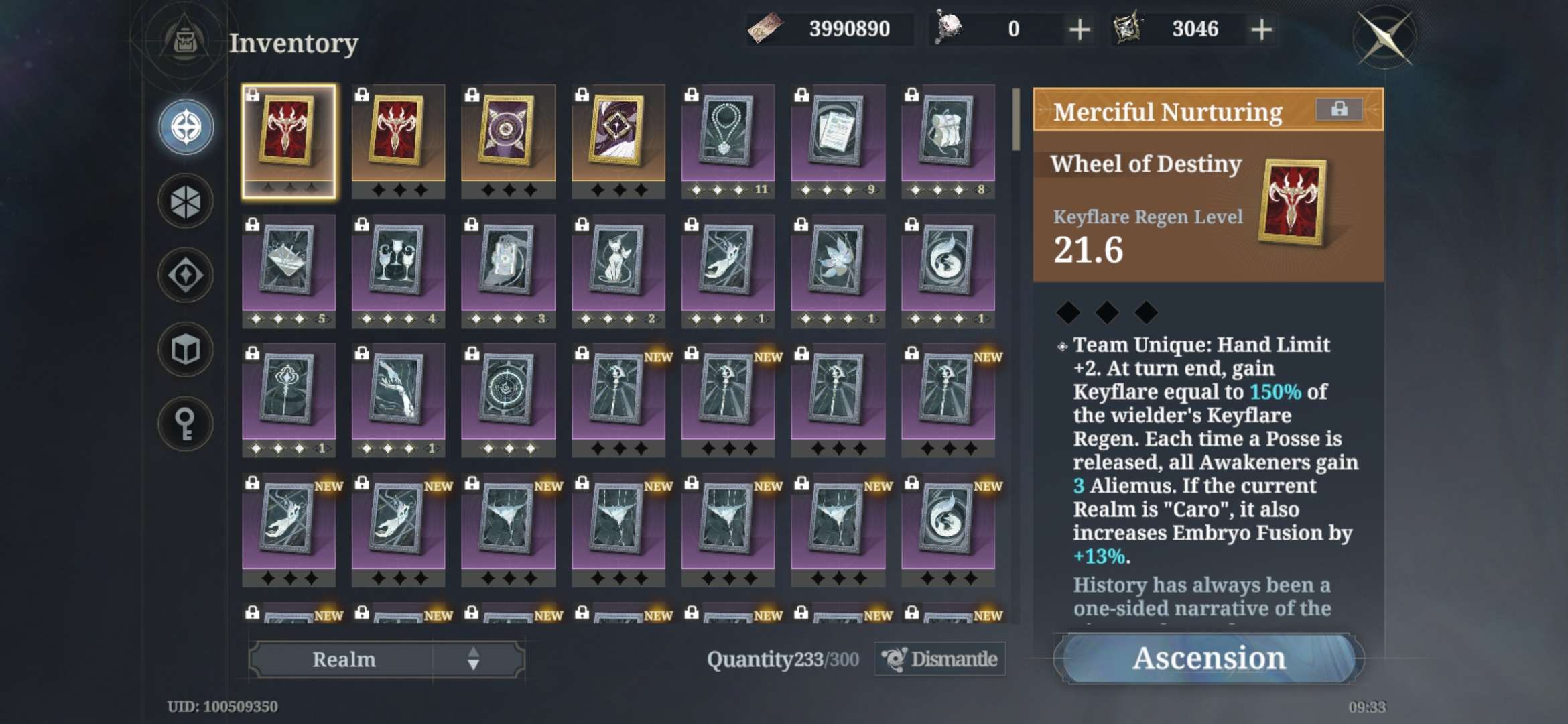
Task: Open the Realm sort dropdown
Action: pyautogui.click(x=387, y=659)
